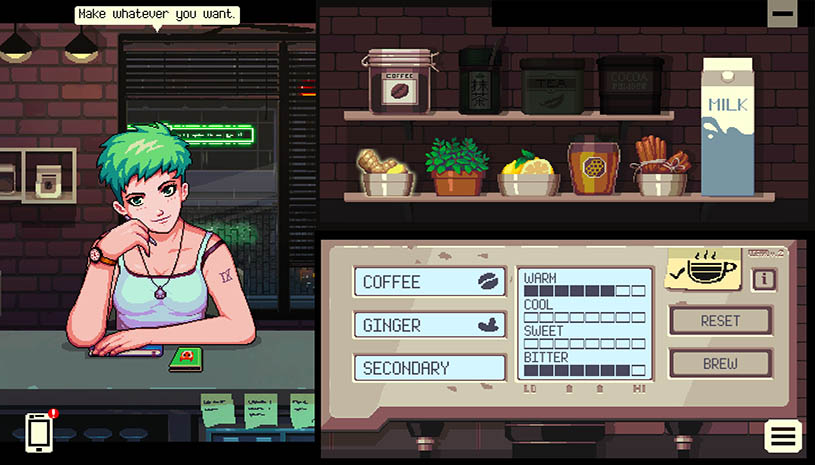This screenshot has height=465, width=815.
Task: Open the smartphone with the notification
Action: [39, 432]
